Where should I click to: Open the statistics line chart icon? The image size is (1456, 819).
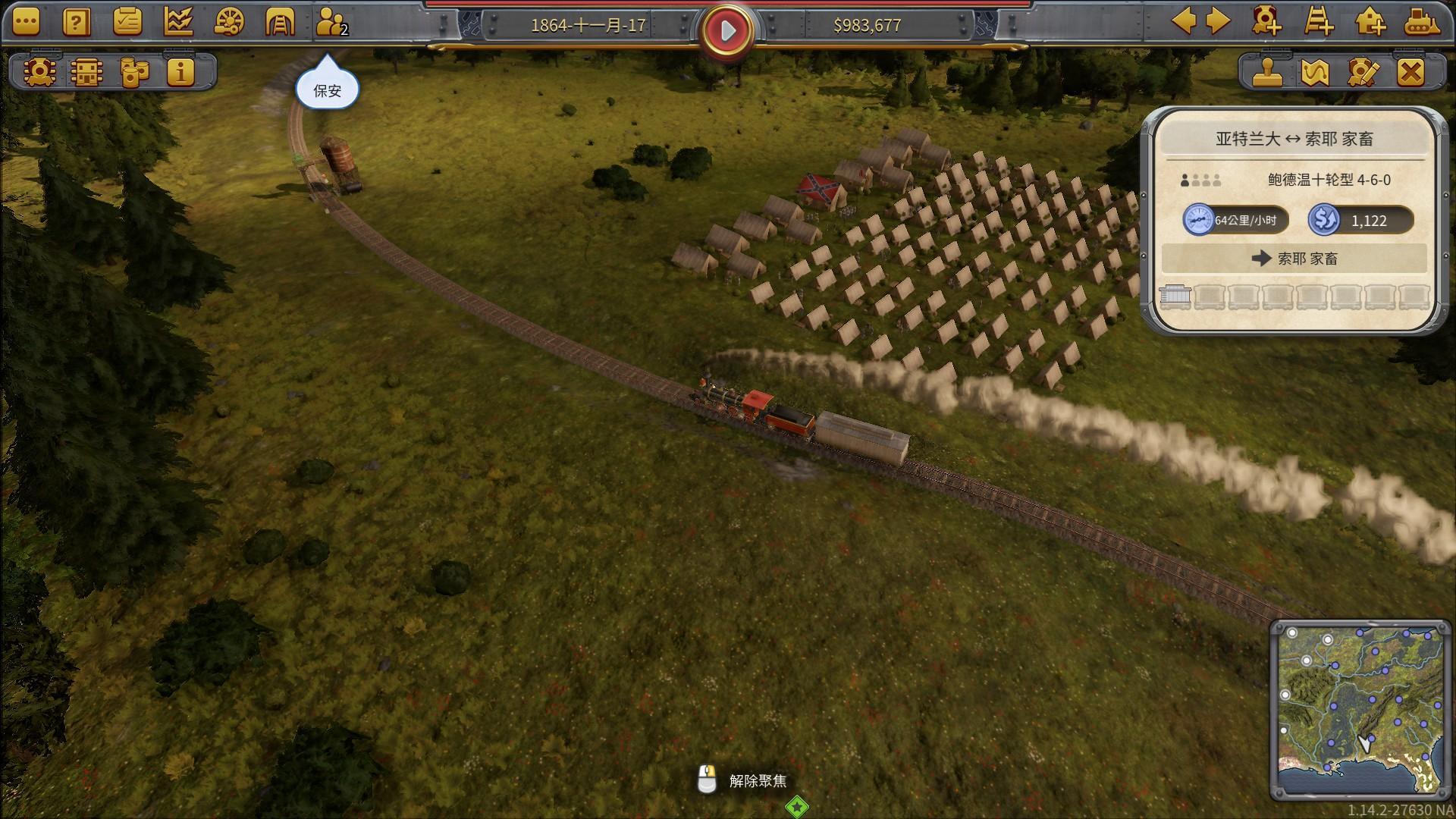click(x=178, y=23)
